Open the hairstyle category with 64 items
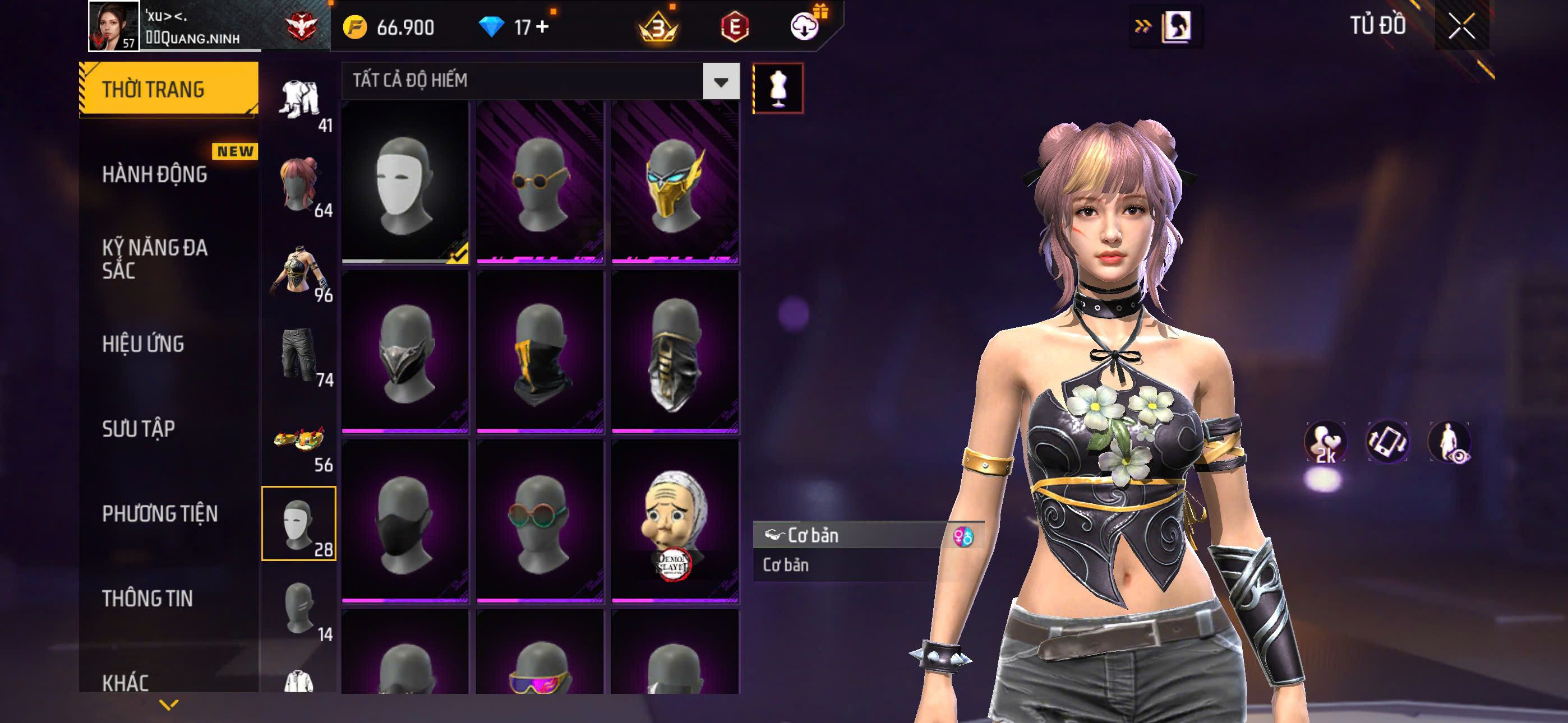Viewport: 1568px width, 723px height. pyautogui.click(x=299, y=185)
